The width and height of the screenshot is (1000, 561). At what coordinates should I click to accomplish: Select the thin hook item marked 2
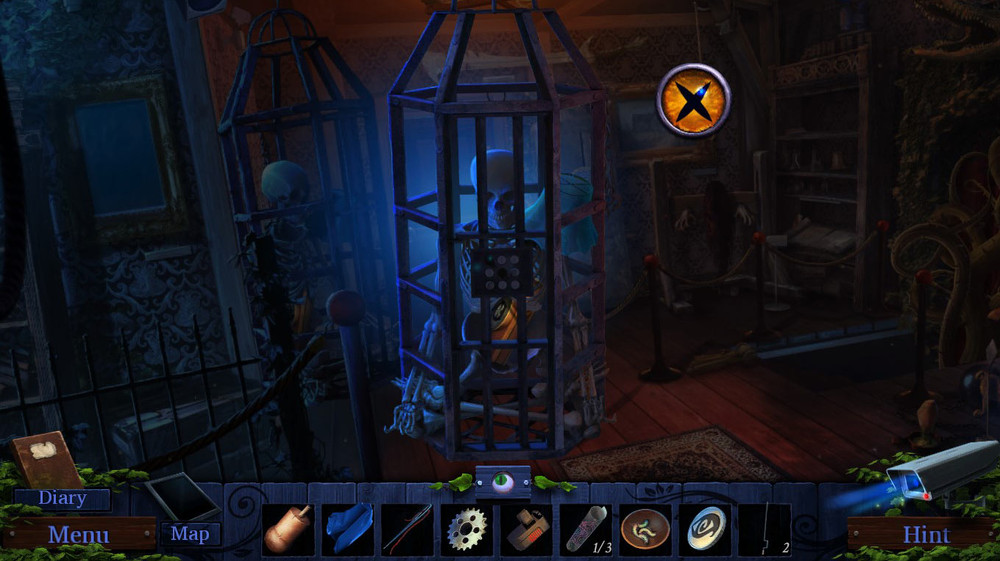tap(764, 529)
